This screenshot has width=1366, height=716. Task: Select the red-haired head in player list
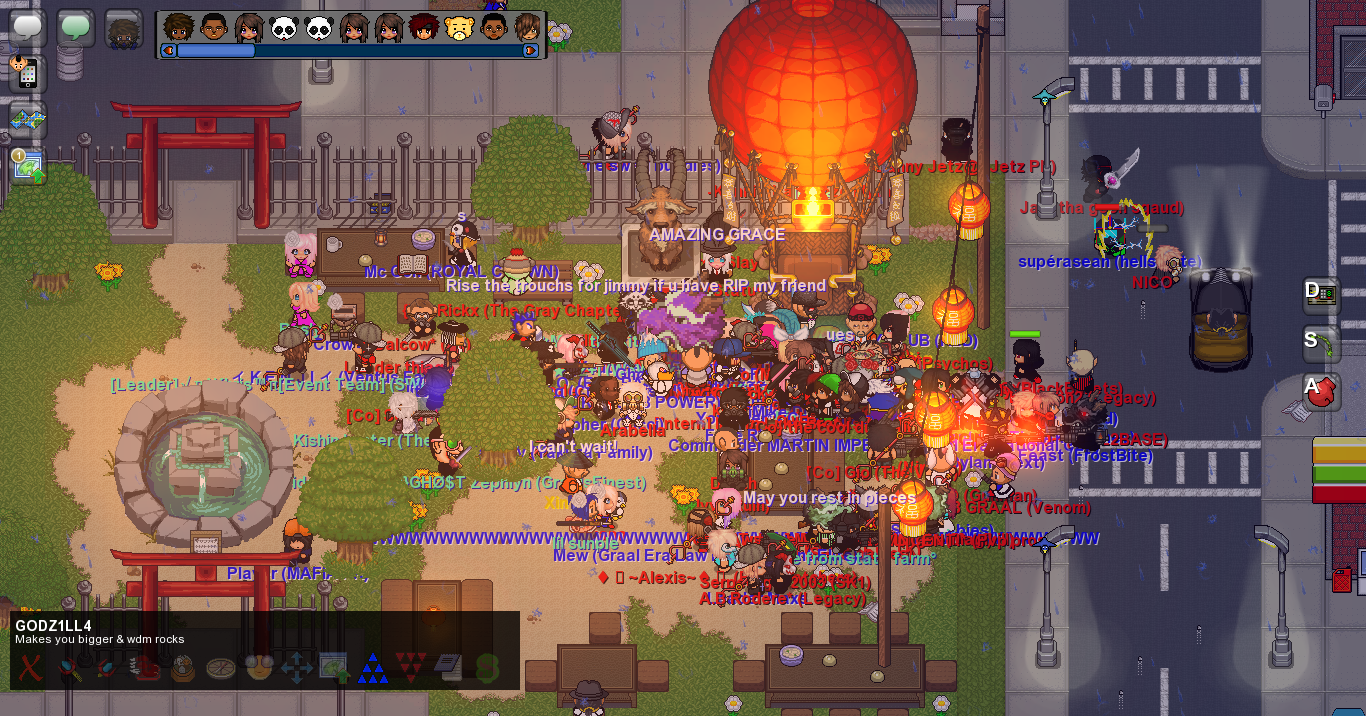tap(423, 28)
